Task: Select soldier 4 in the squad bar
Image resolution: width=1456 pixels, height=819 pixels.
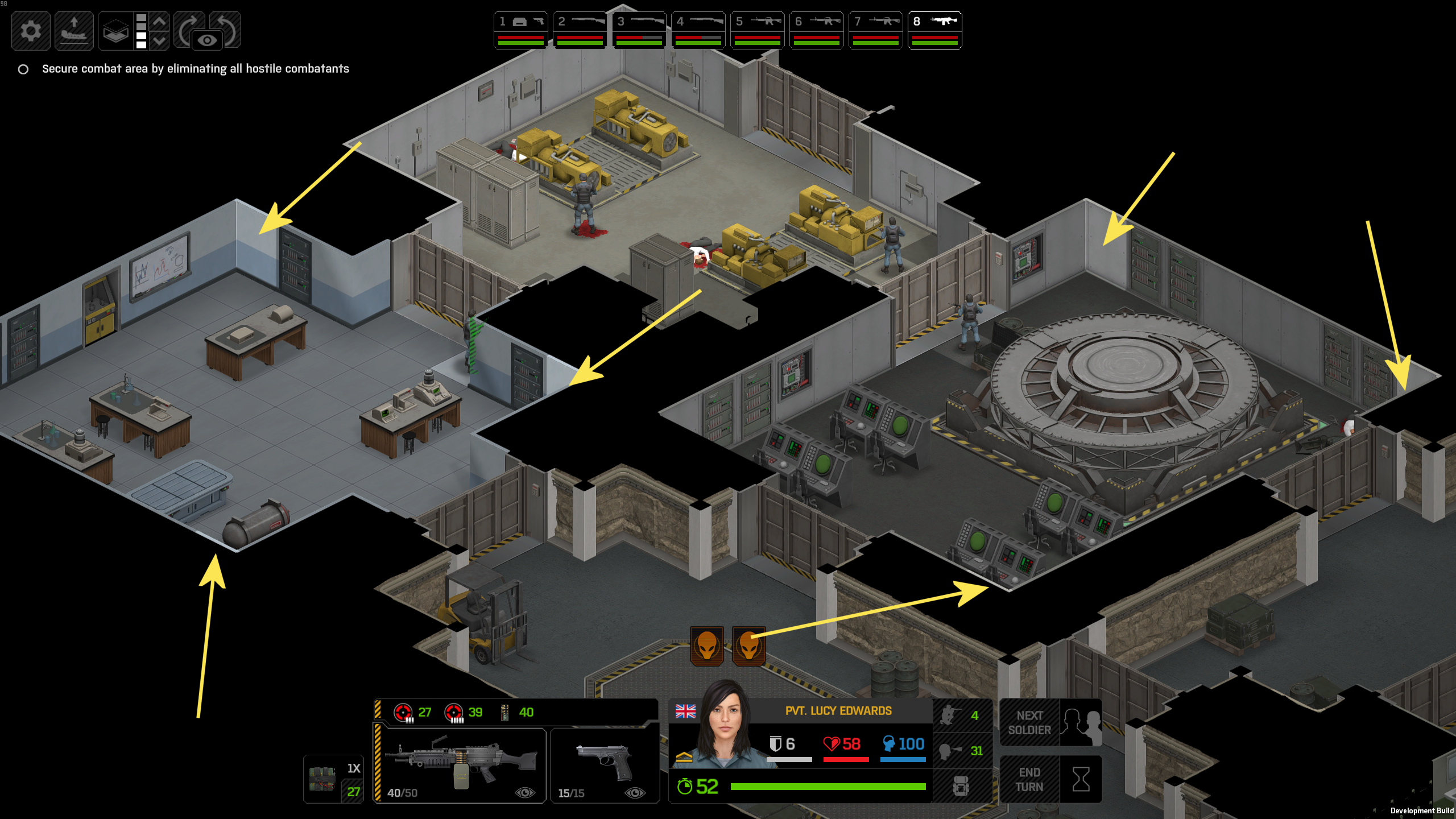Action: pos(698,30)
